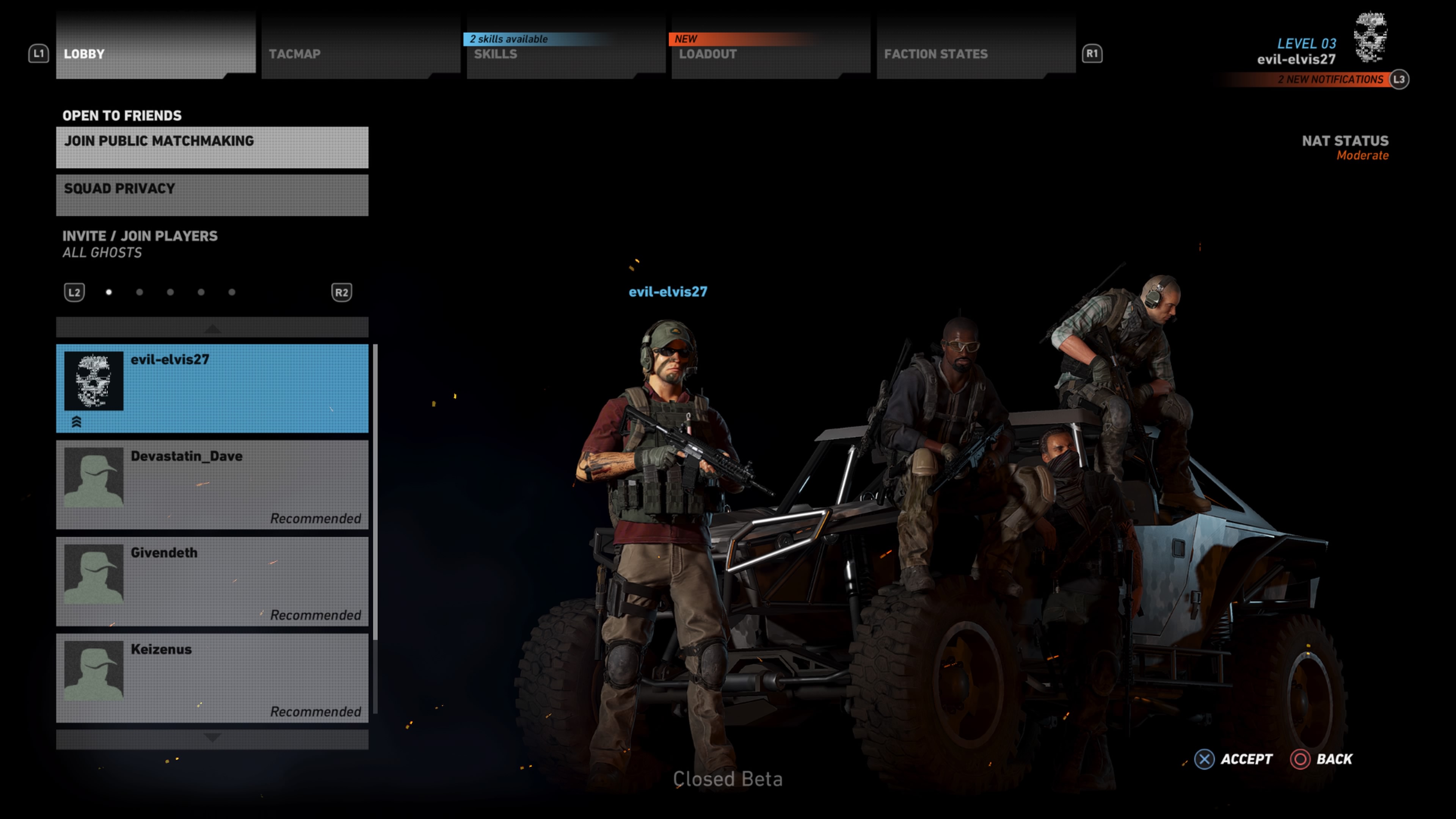Open the Squad Privacy option
1456x819 pixels.
coord(212,195)
